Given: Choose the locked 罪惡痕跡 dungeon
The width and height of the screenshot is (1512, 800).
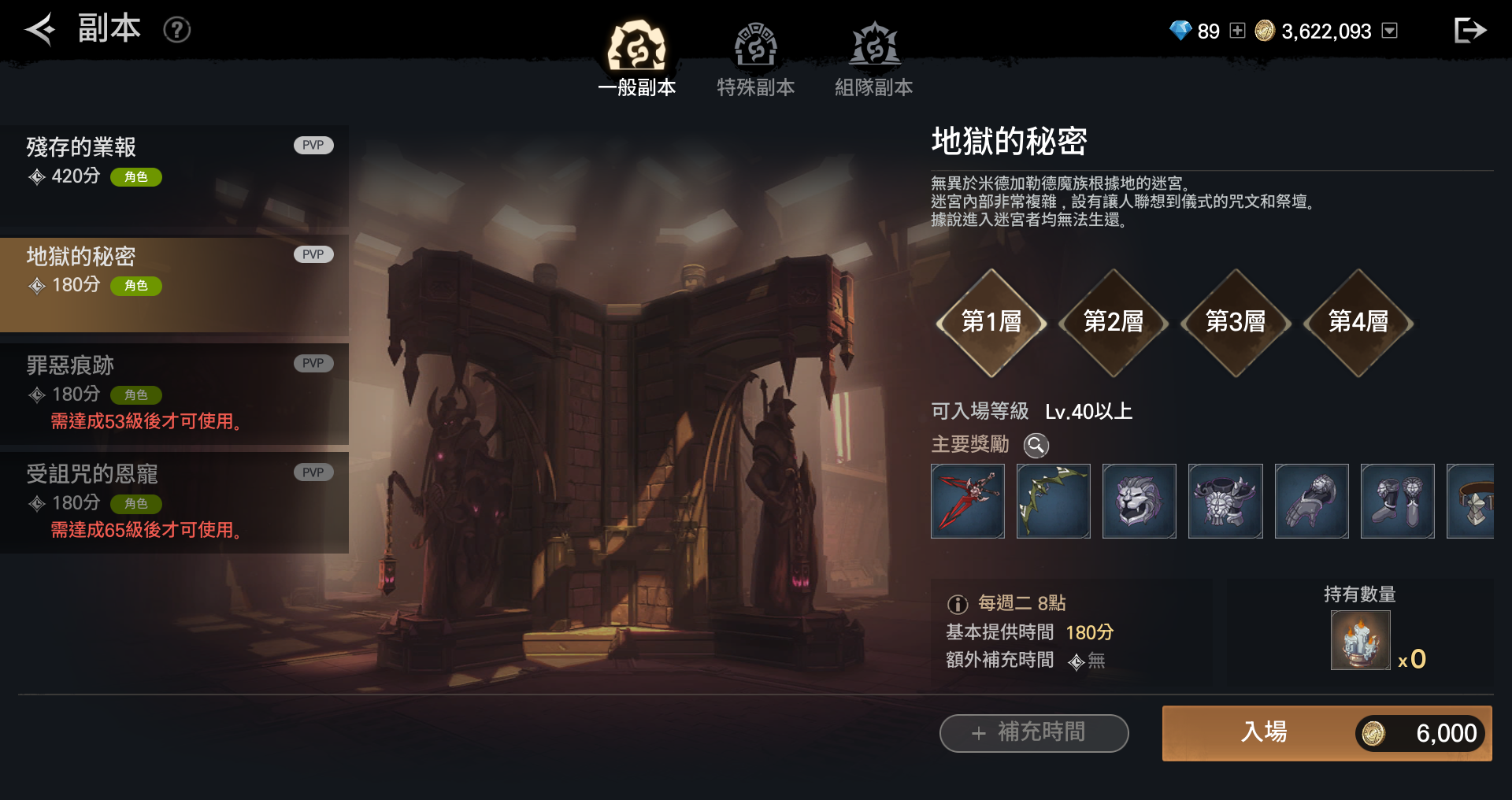Looking at the screenshot, I should pyautogui.click(x=174, y=393).
